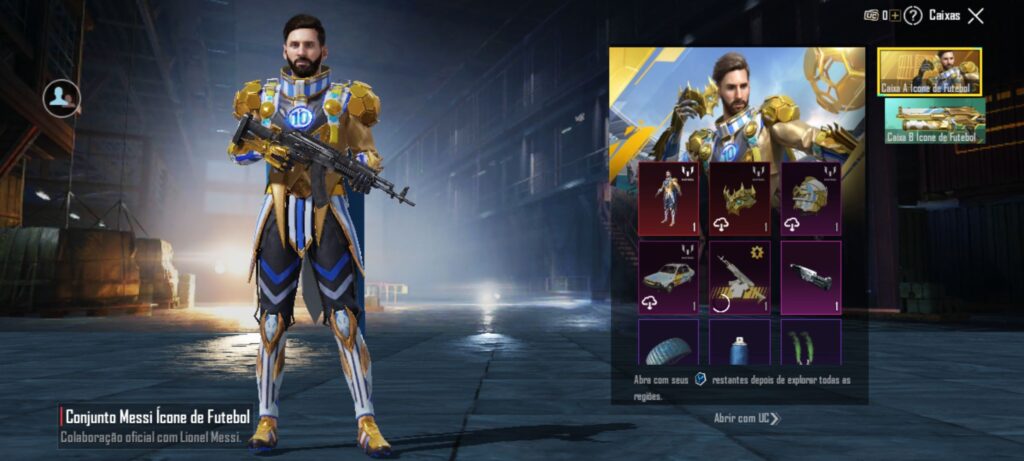Screen dimensions: 1024x461
Task: Choose the golden helmet reward
Action: 811,198
